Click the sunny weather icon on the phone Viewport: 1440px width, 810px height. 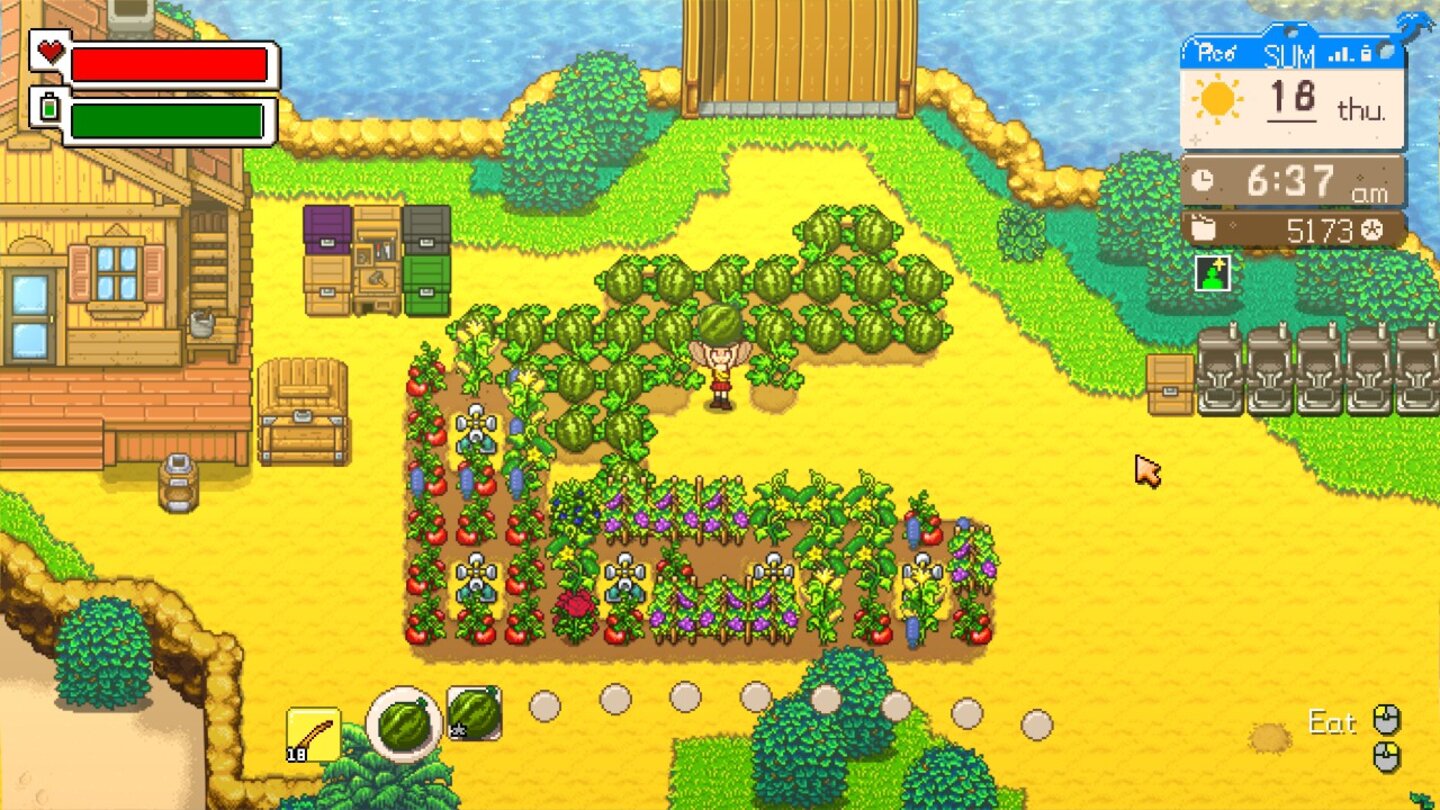[x=1218, y=100]
